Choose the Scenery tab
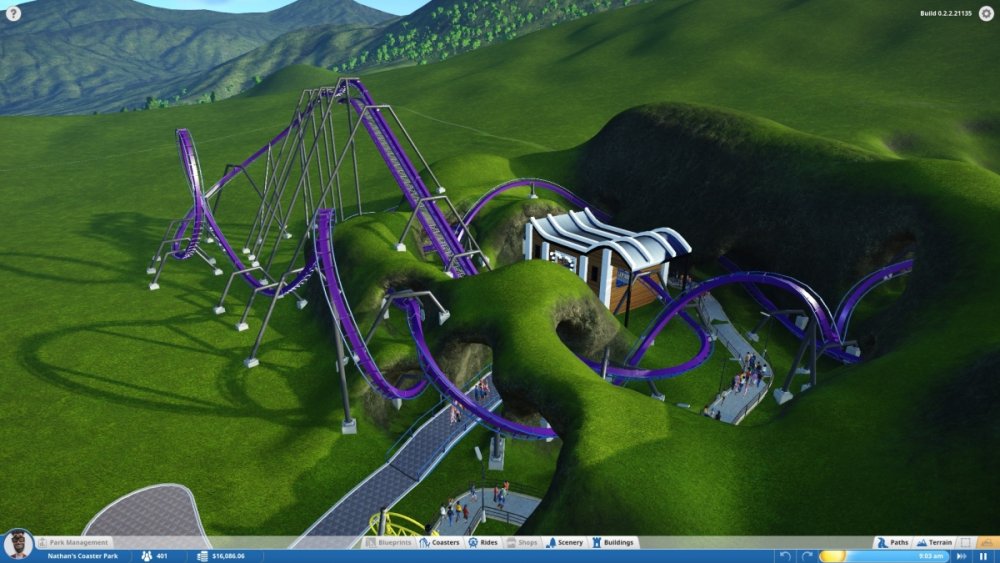Viewport: 1000px width, 563px height. click(x=565, y=543)
